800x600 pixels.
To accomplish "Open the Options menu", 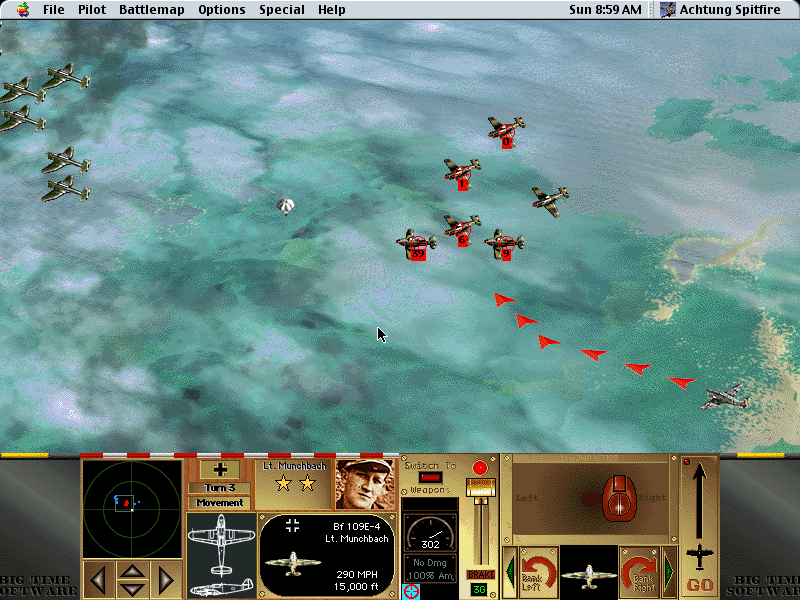I will 221,10.
